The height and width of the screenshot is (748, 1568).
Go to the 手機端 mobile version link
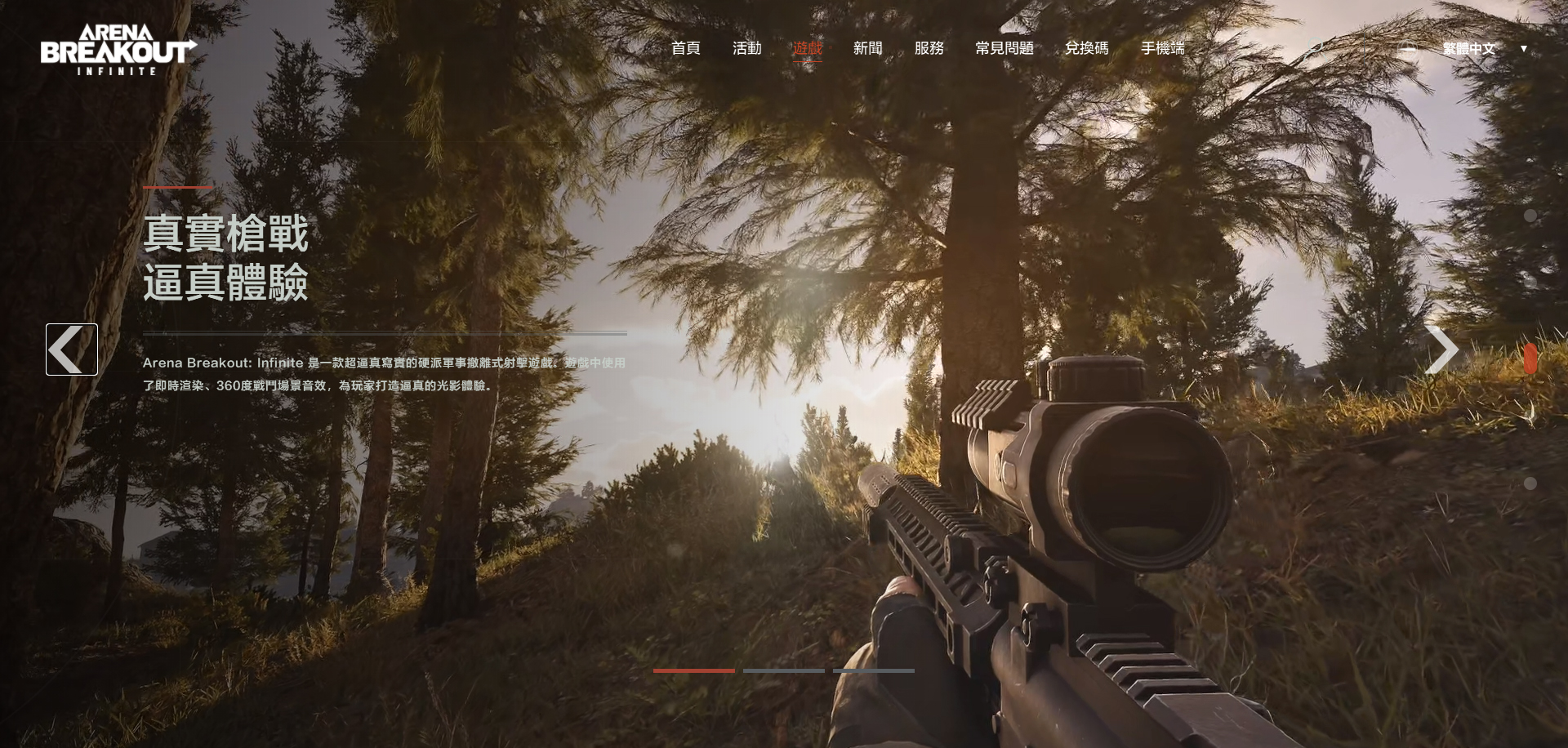1162,48
